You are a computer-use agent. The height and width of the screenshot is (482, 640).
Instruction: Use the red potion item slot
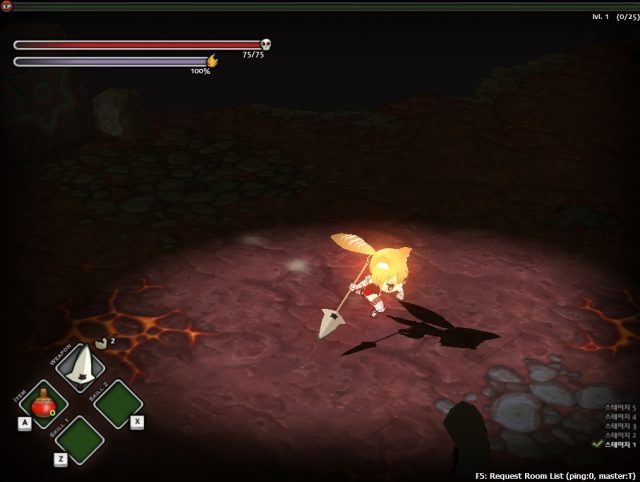click(43, 404)
